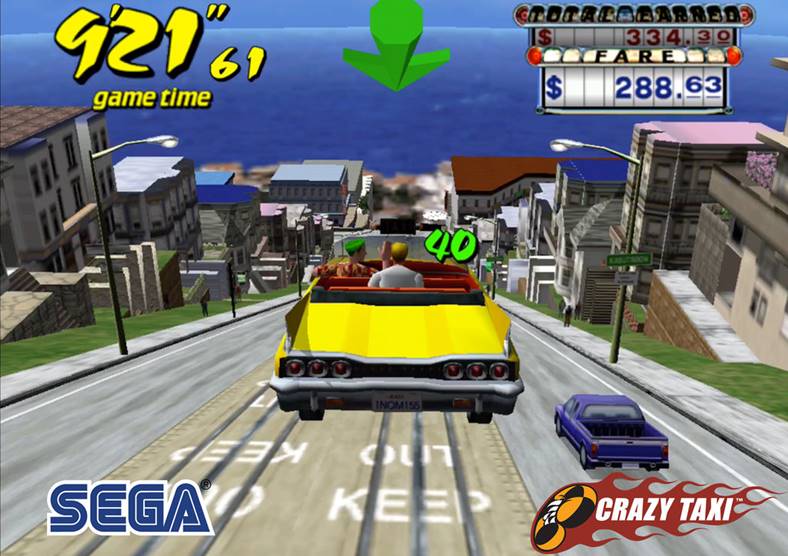Click the green destination arrow indicator
The image size is (788, 556).
[x=395, y=47]
